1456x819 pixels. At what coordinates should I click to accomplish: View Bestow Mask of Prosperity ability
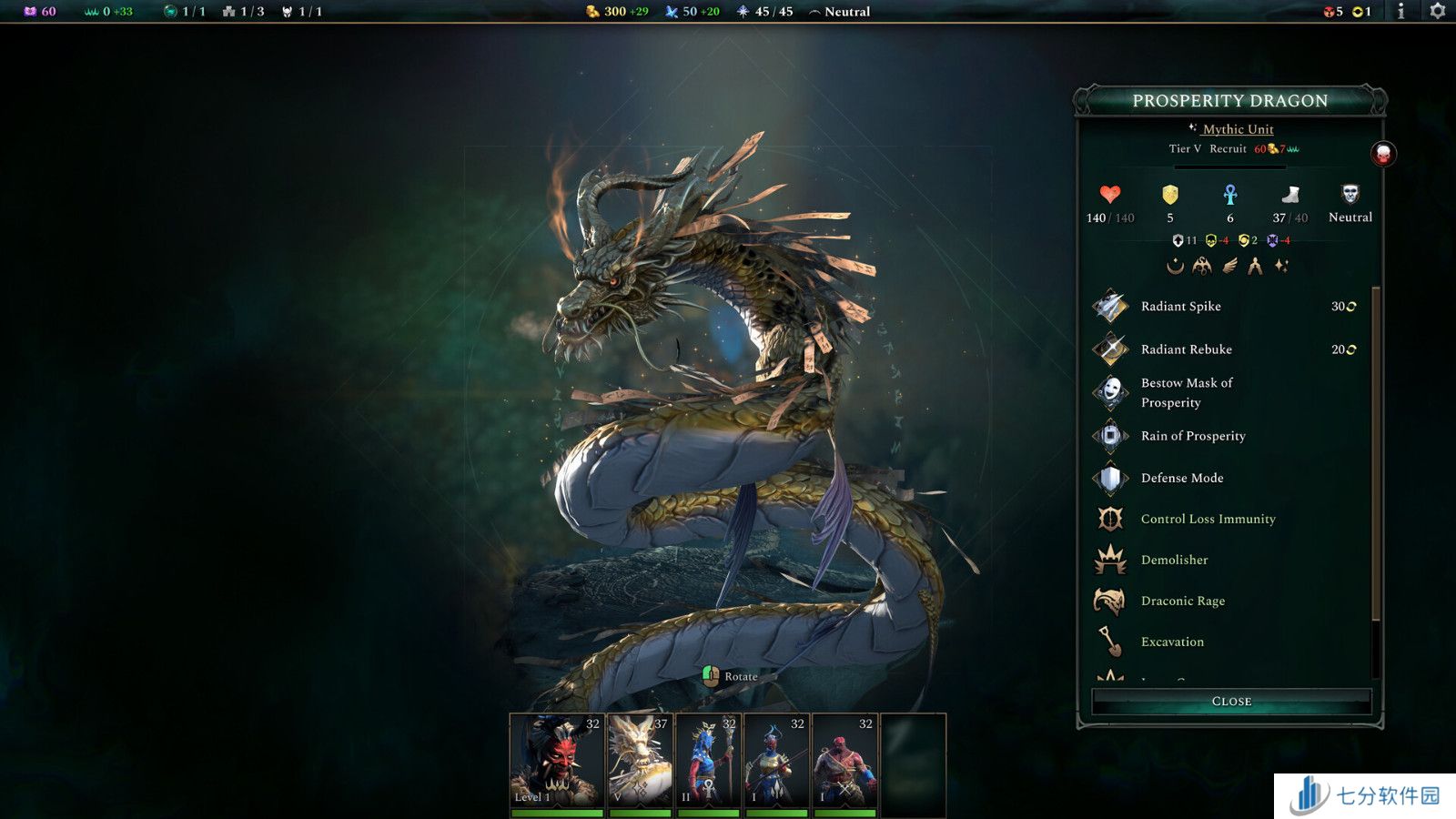click(1186, 392)
